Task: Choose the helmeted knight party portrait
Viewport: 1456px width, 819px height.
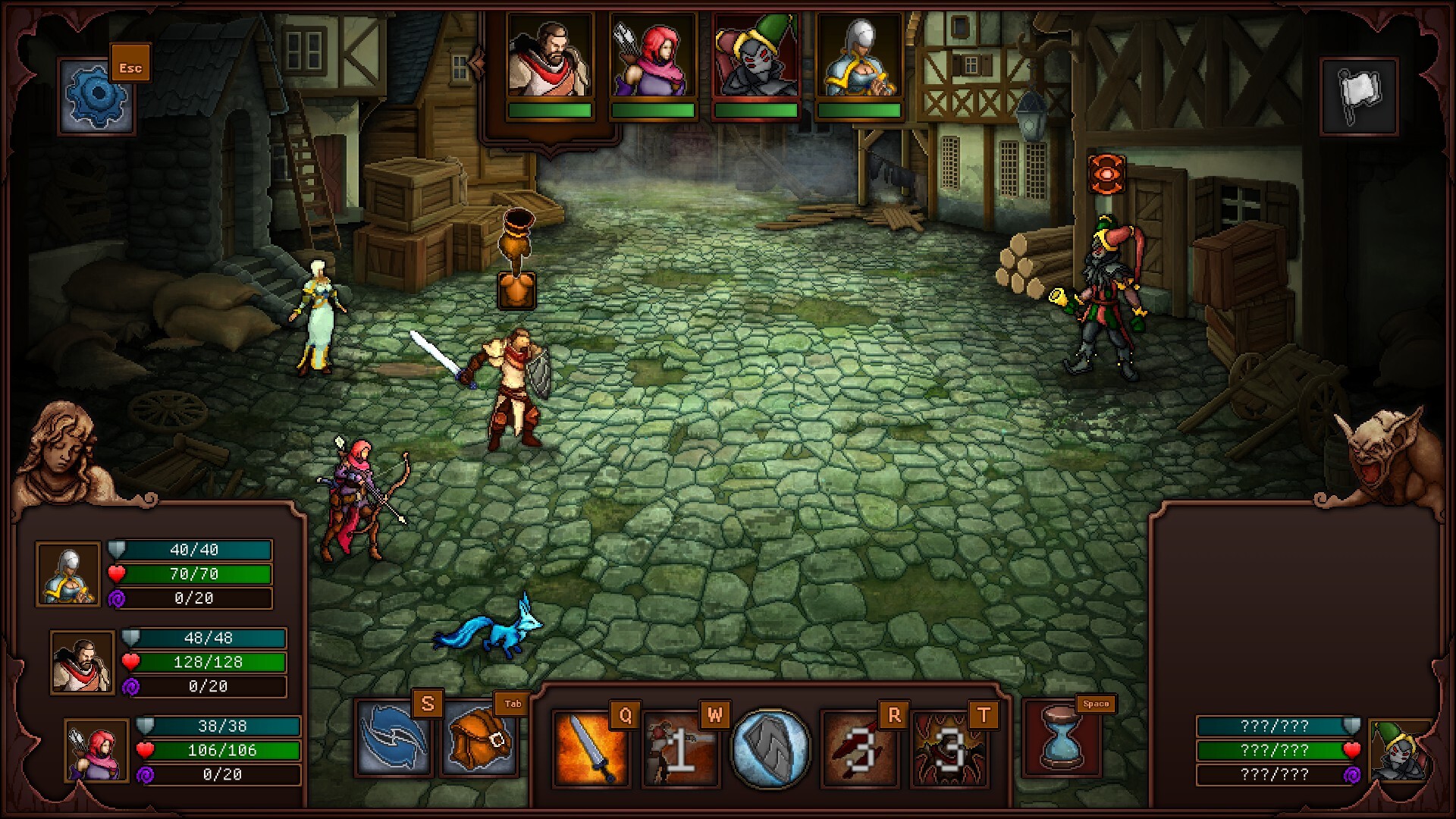Action: [68, 574]
